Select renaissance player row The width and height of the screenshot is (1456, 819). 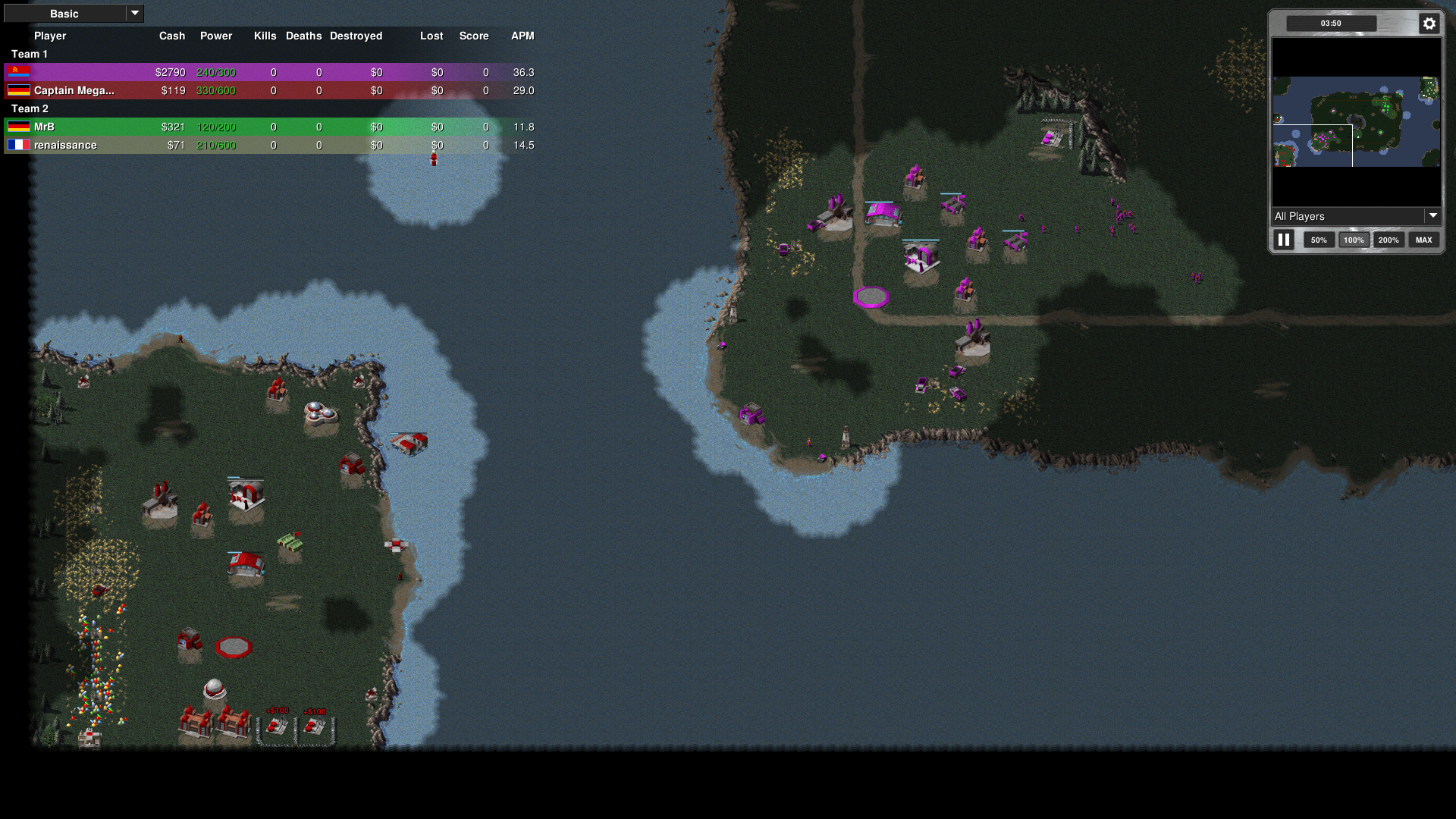(270, 145)
